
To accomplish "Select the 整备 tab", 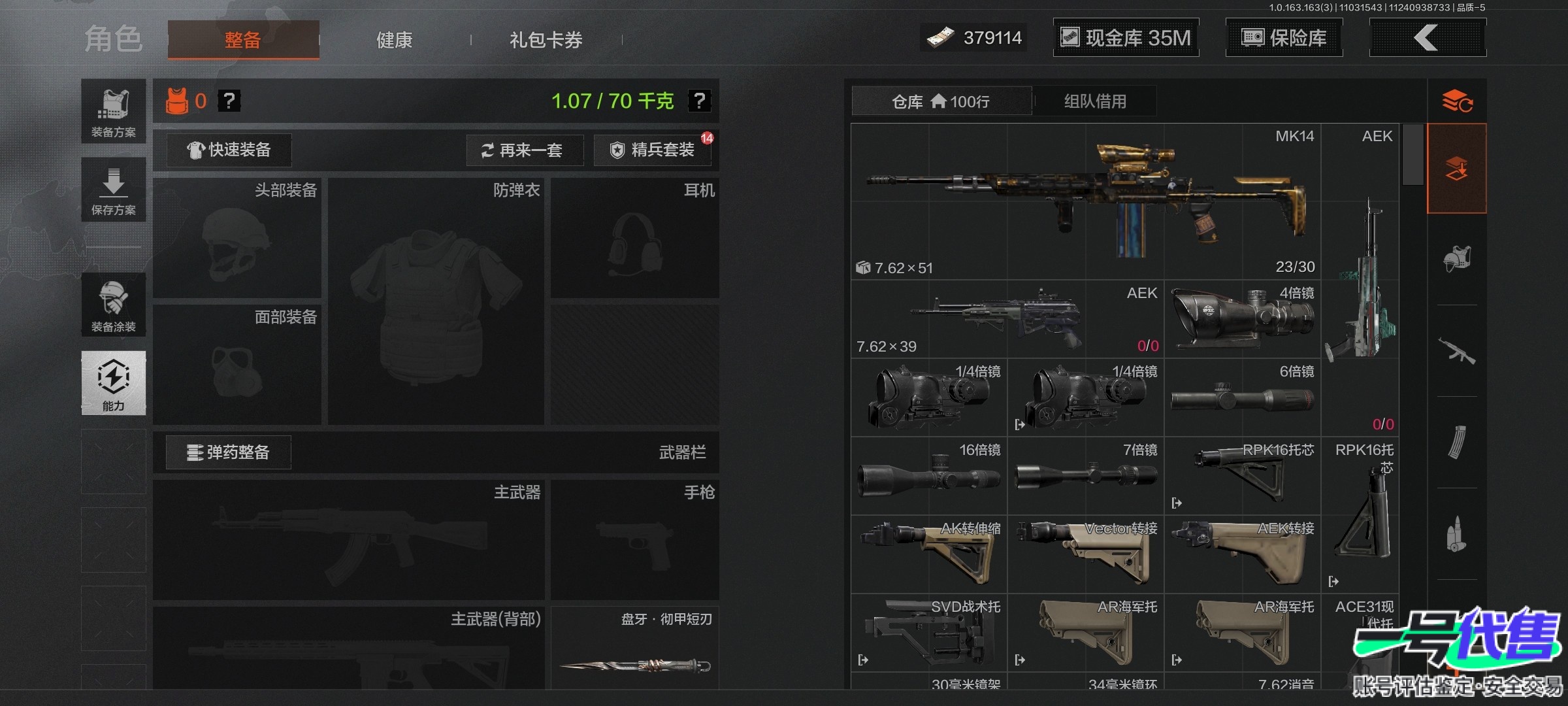I will point(243,40).
